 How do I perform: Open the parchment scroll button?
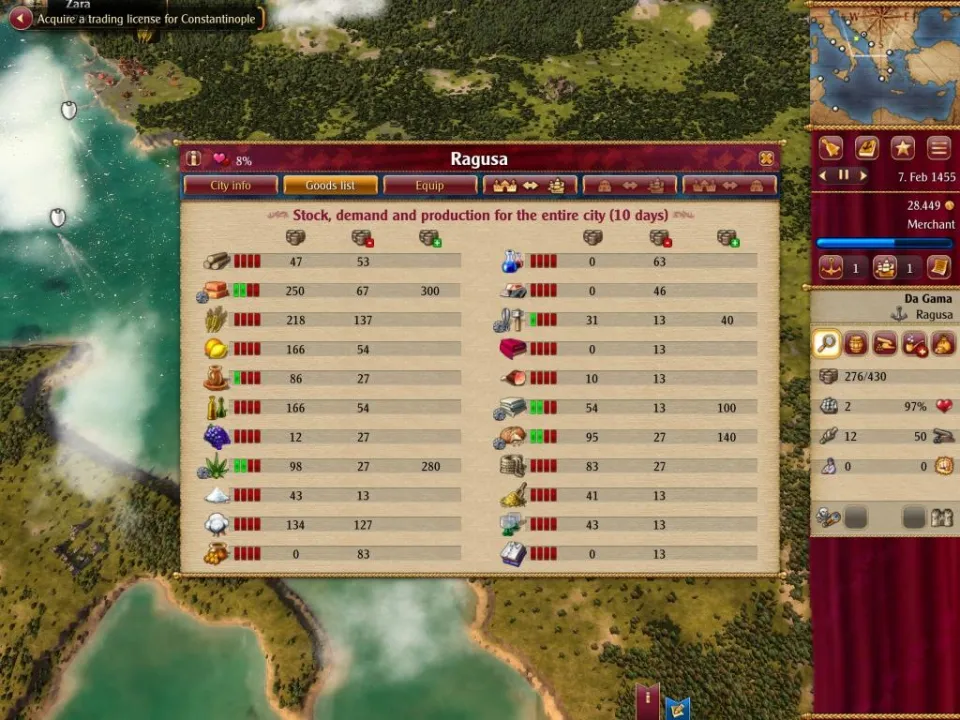point(938,268)
